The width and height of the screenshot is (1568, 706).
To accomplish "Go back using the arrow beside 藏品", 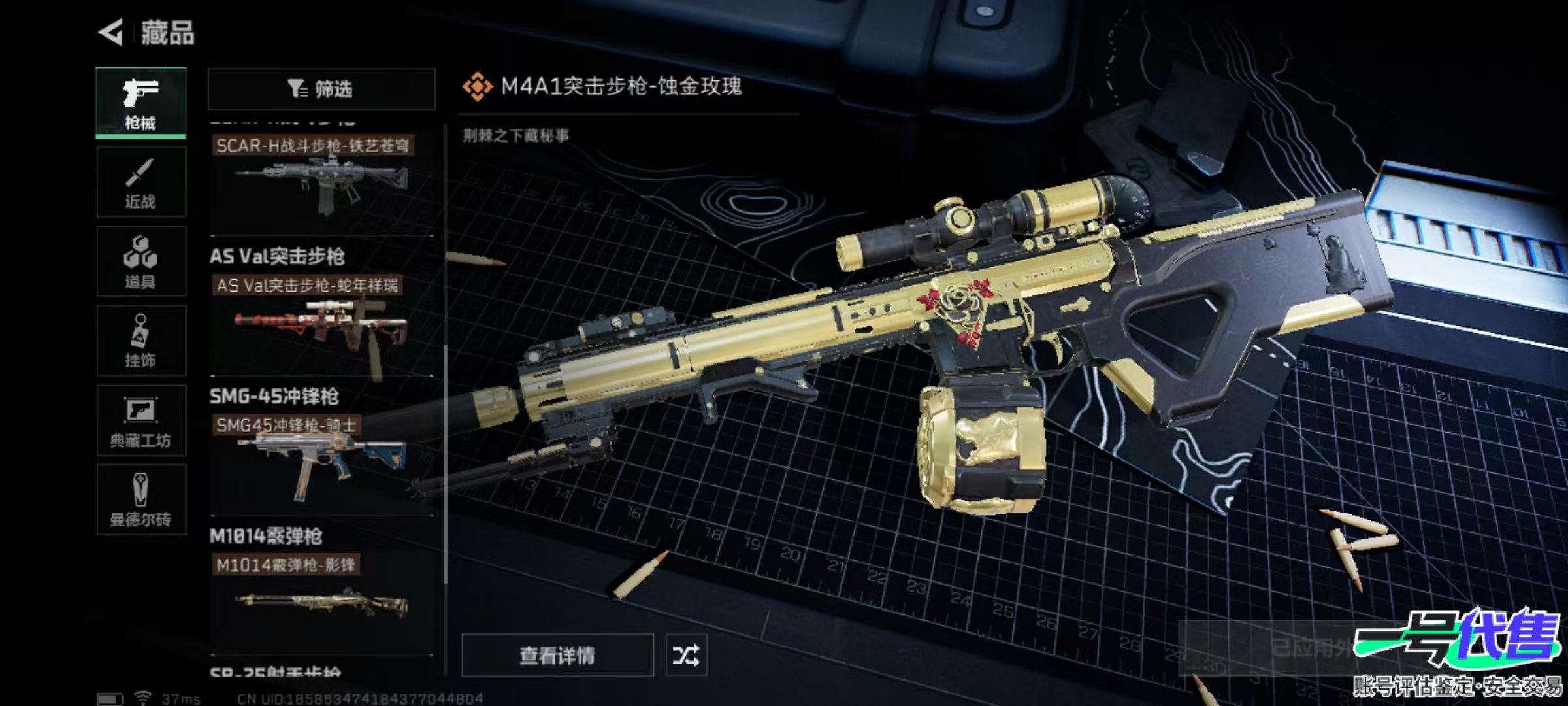I will click(x=111, y=33).
